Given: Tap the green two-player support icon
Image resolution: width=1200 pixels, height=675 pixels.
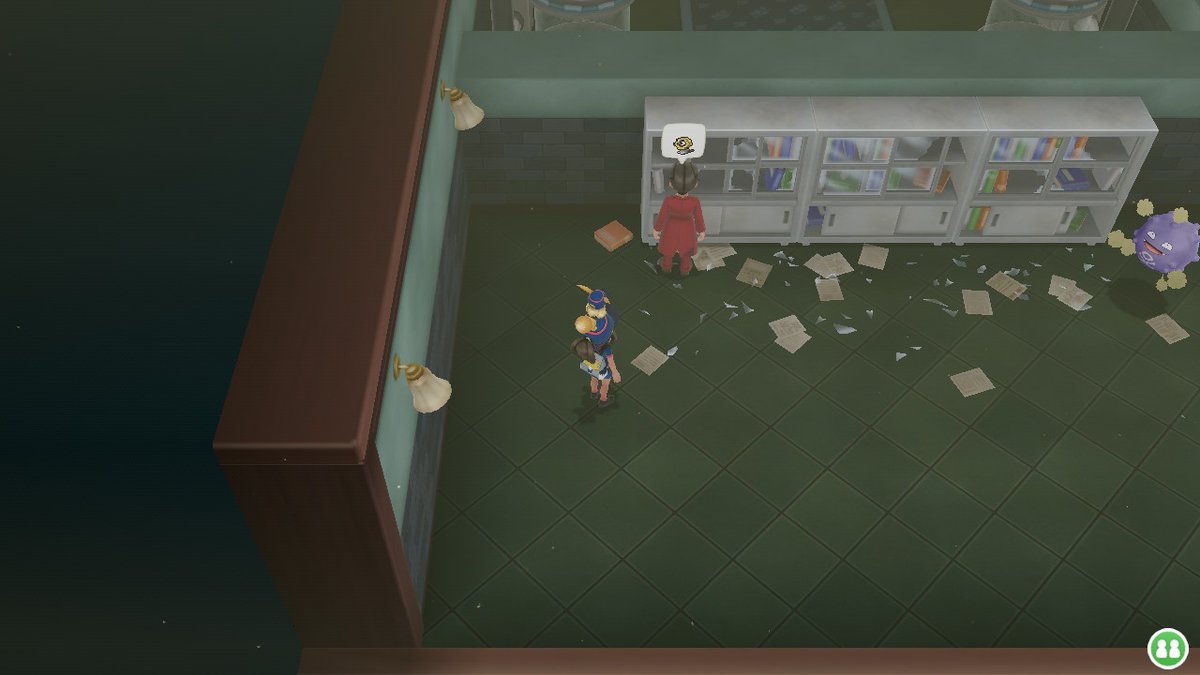Looking at the screenshot, I should [x=1166, y=647].
